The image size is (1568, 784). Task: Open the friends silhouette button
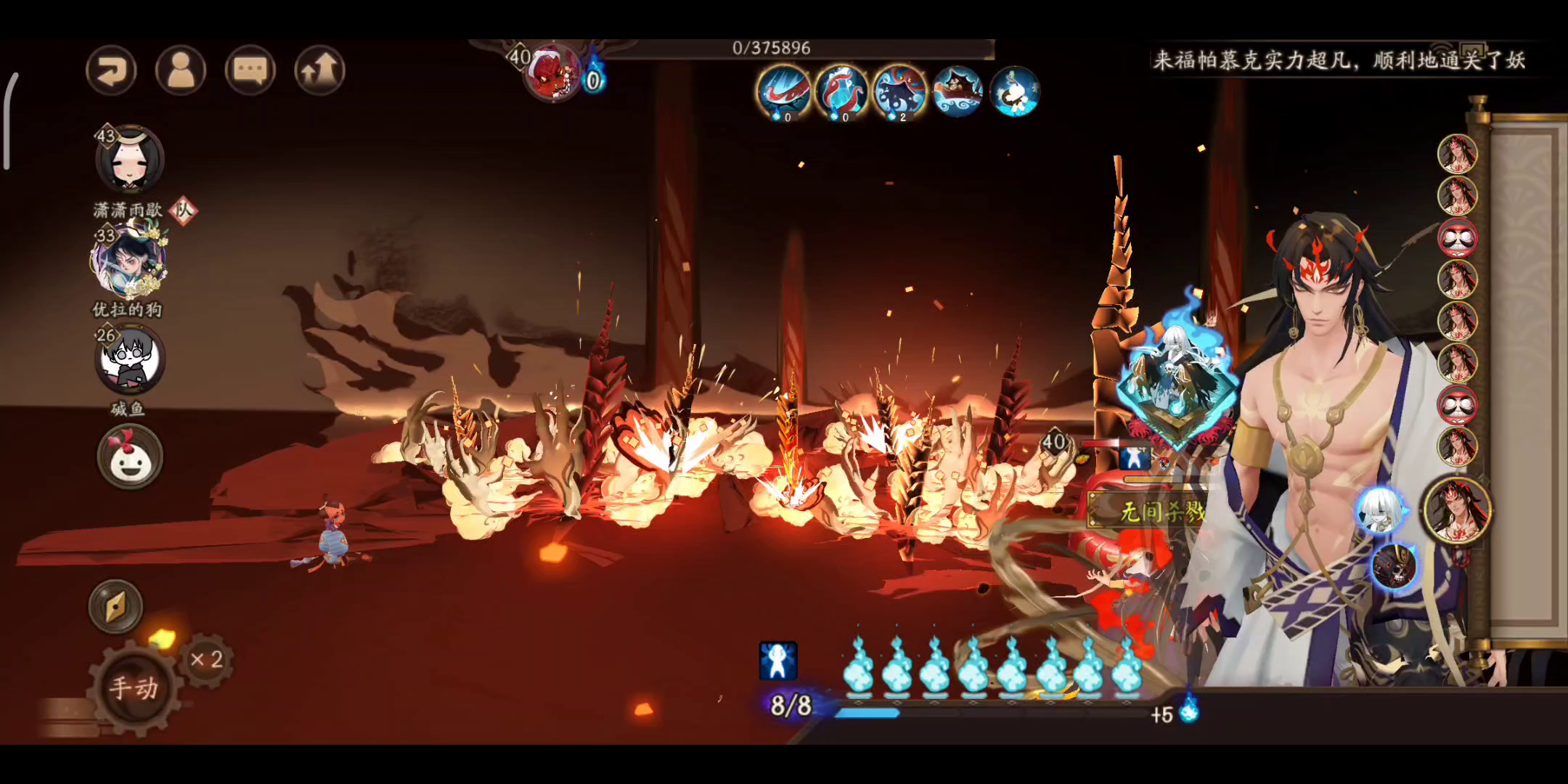point(181,70)
